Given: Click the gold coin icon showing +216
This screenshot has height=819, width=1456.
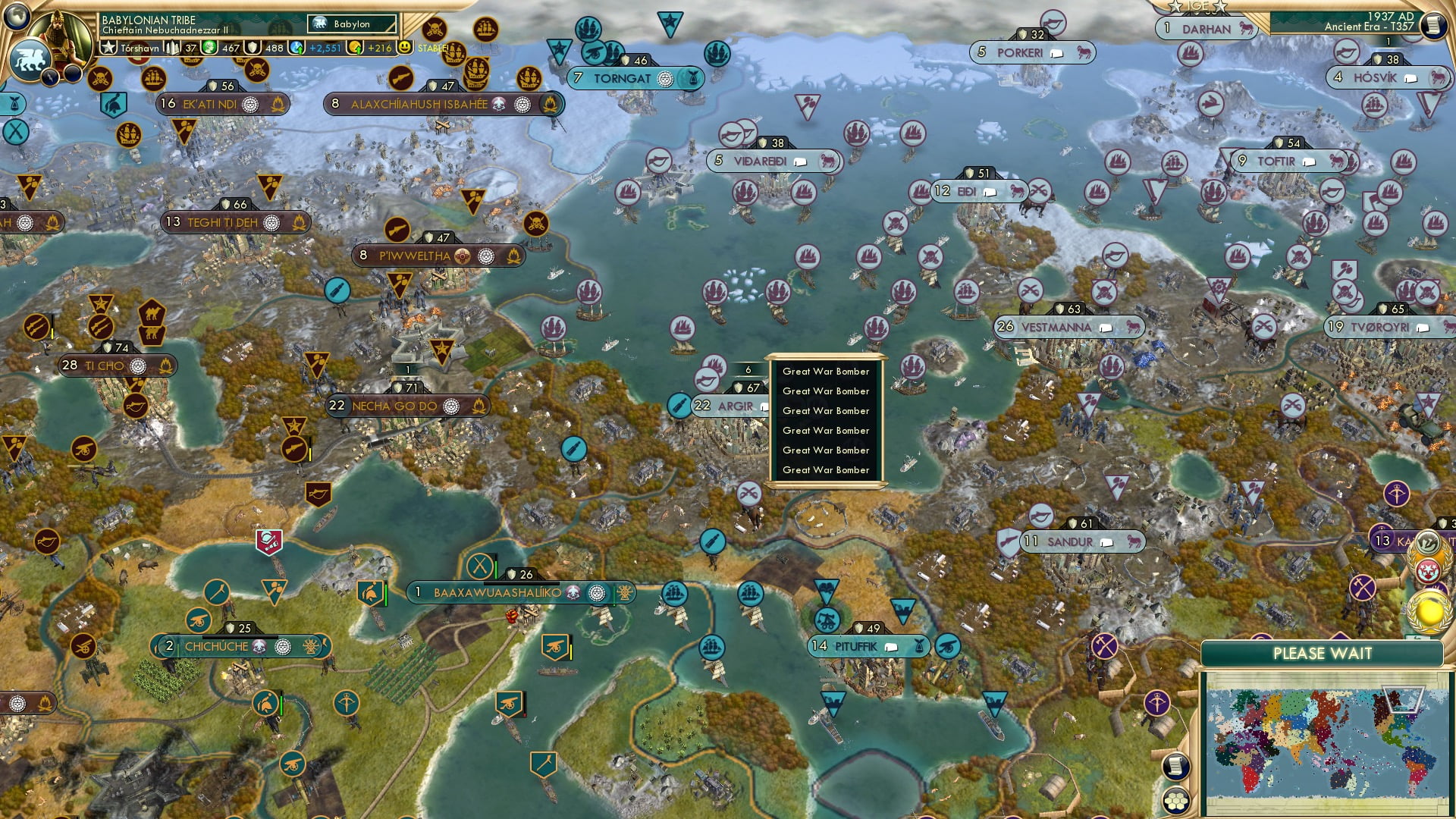Looking at the screenshot, I should (354, 48).
